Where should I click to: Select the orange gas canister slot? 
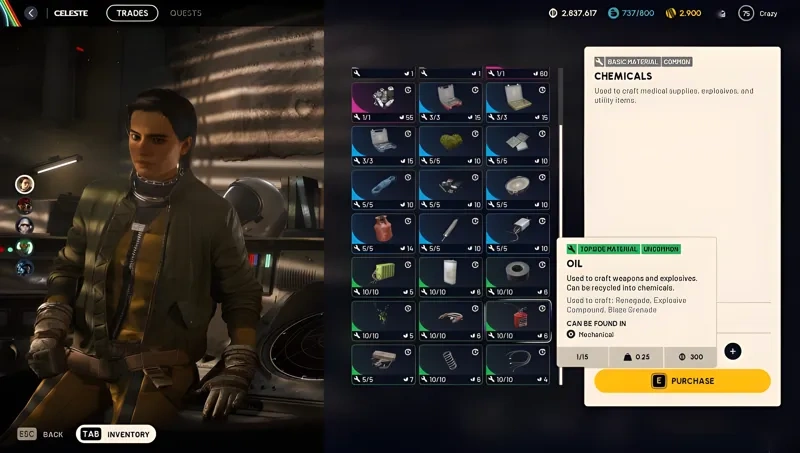coord(383,232)
